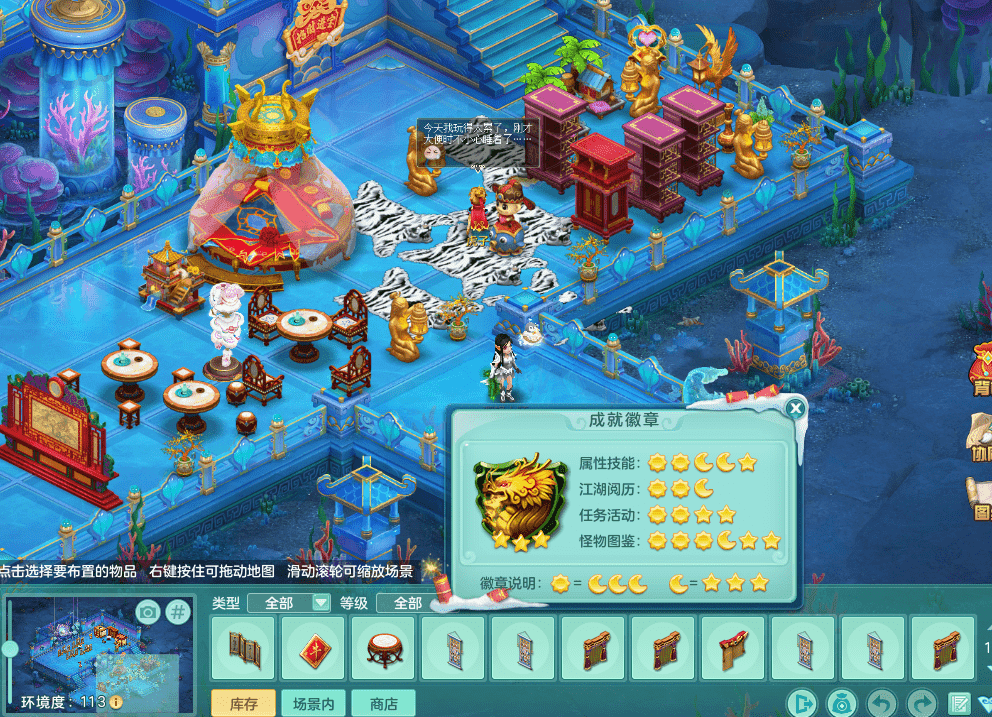992x717 pixels.
Task: Switch to the 库存 inventory tab
Action: coord(244,704)
